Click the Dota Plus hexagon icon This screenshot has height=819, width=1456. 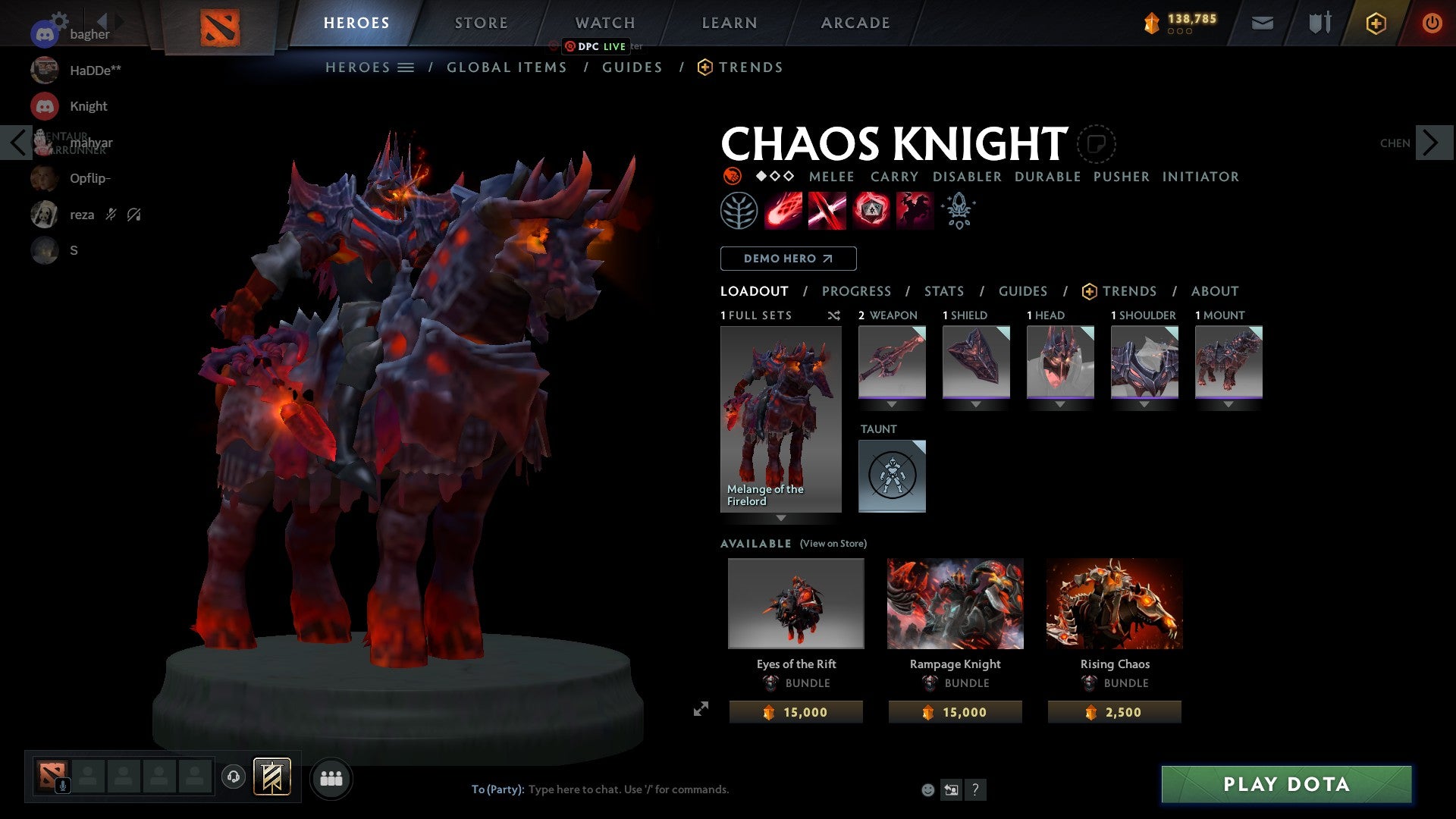(x=1375, y=23)
